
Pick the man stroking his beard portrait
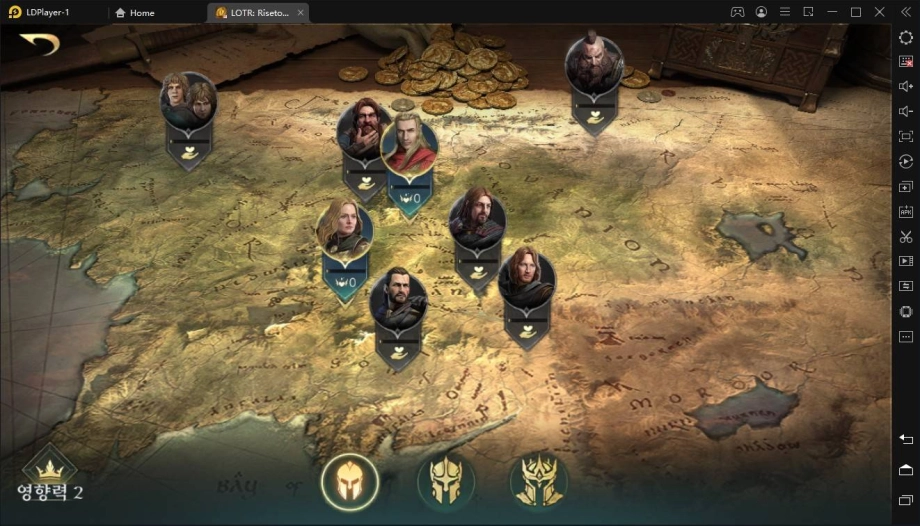coord(362,127)
